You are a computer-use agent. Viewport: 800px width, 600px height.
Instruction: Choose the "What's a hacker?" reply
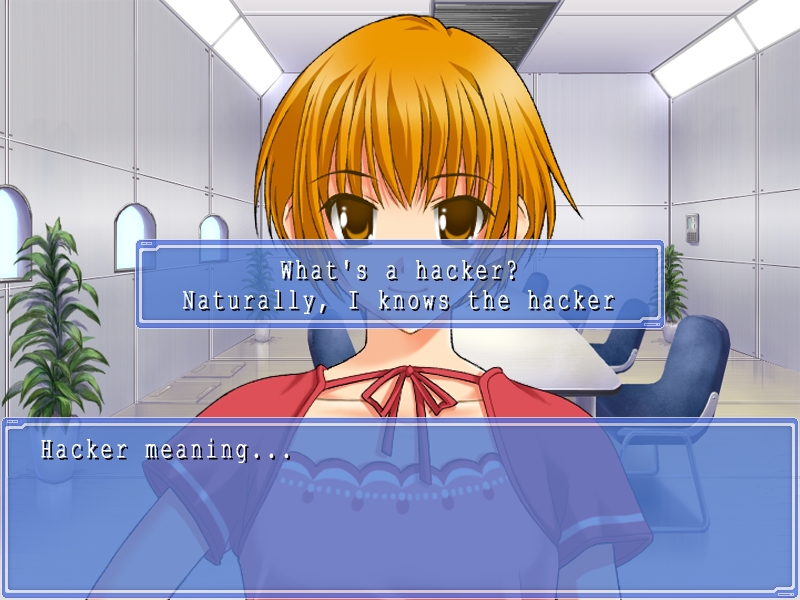(x=399, y=270)
